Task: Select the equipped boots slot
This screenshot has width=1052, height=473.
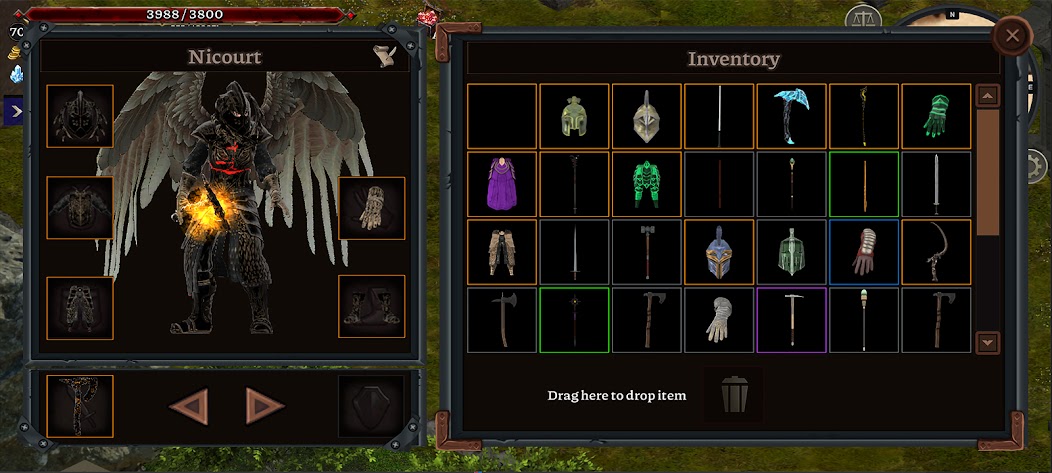Action: 371,306
